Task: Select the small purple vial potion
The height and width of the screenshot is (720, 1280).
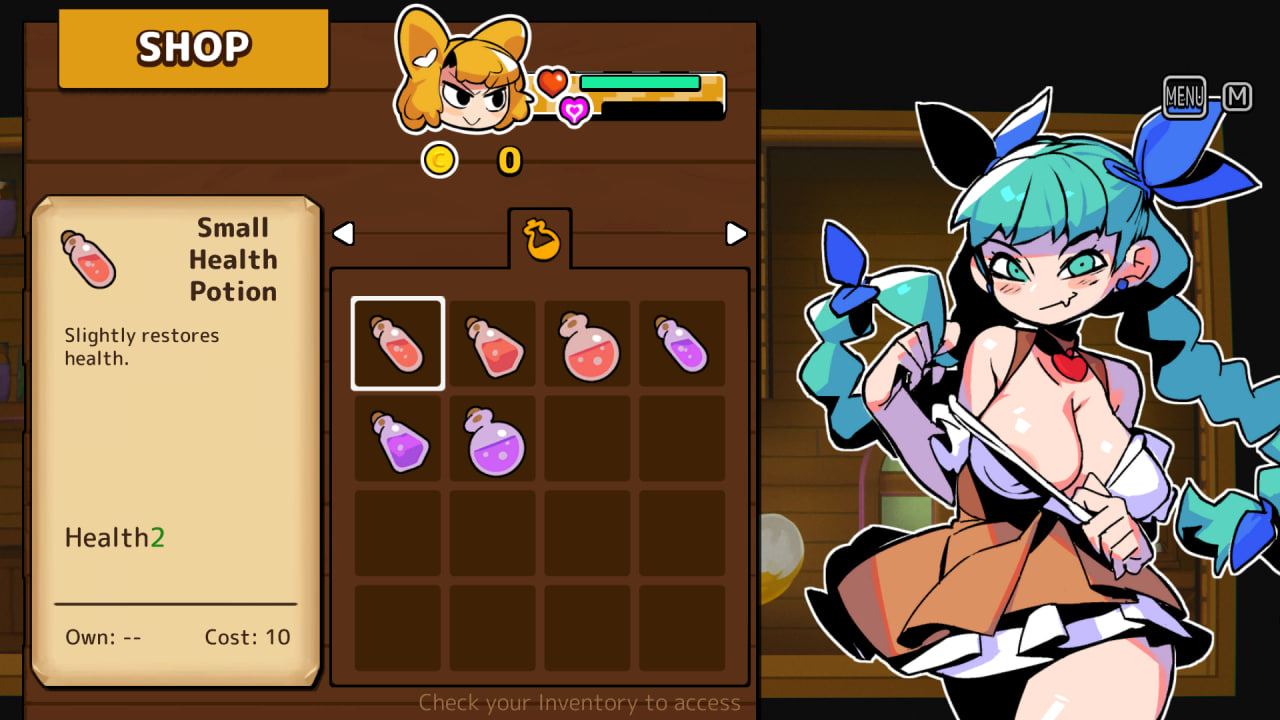Action: (681, 342)
